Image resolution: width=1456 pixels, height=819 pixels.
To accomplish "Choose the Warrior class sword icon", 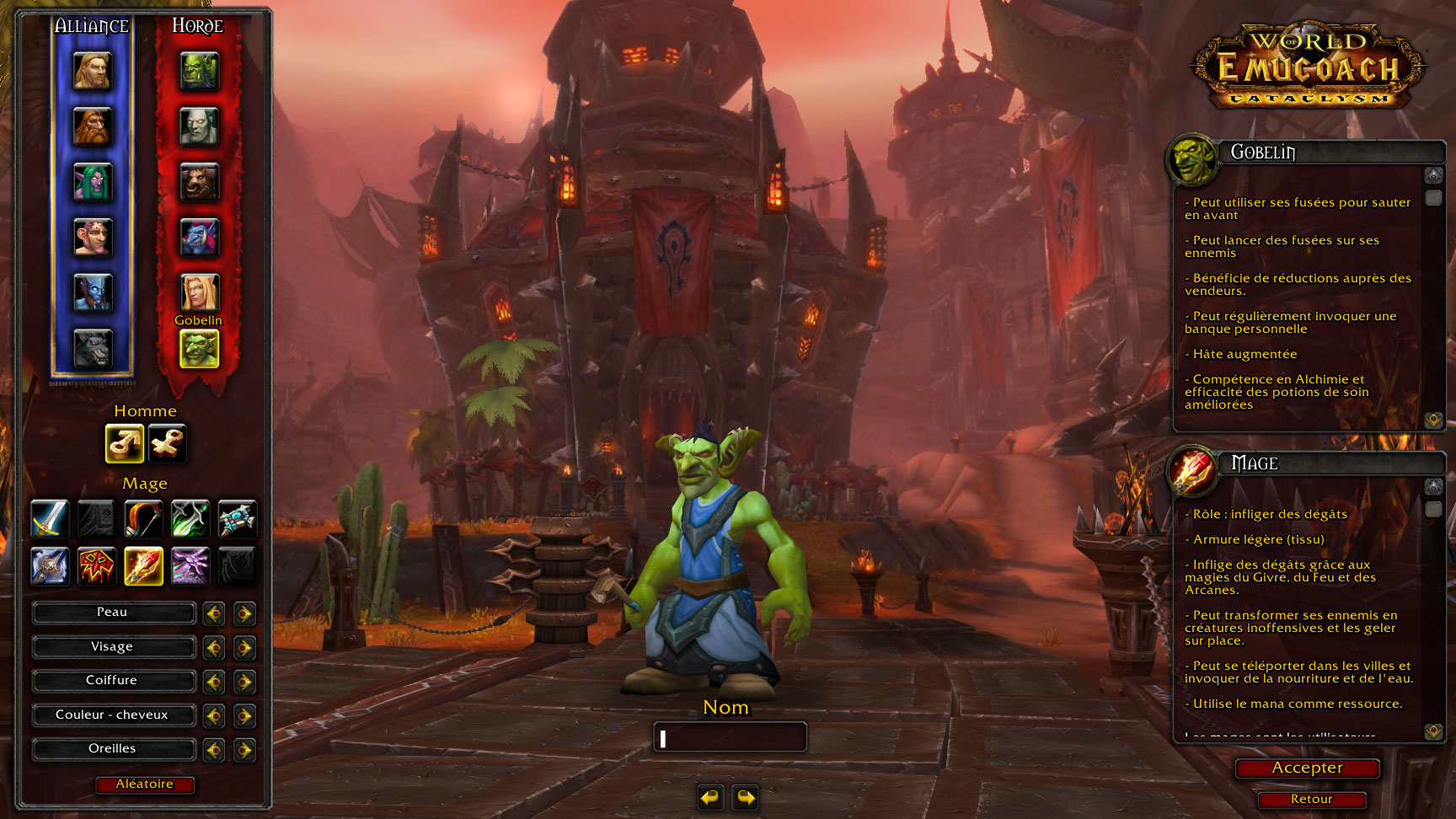I will tap(50, 518).
